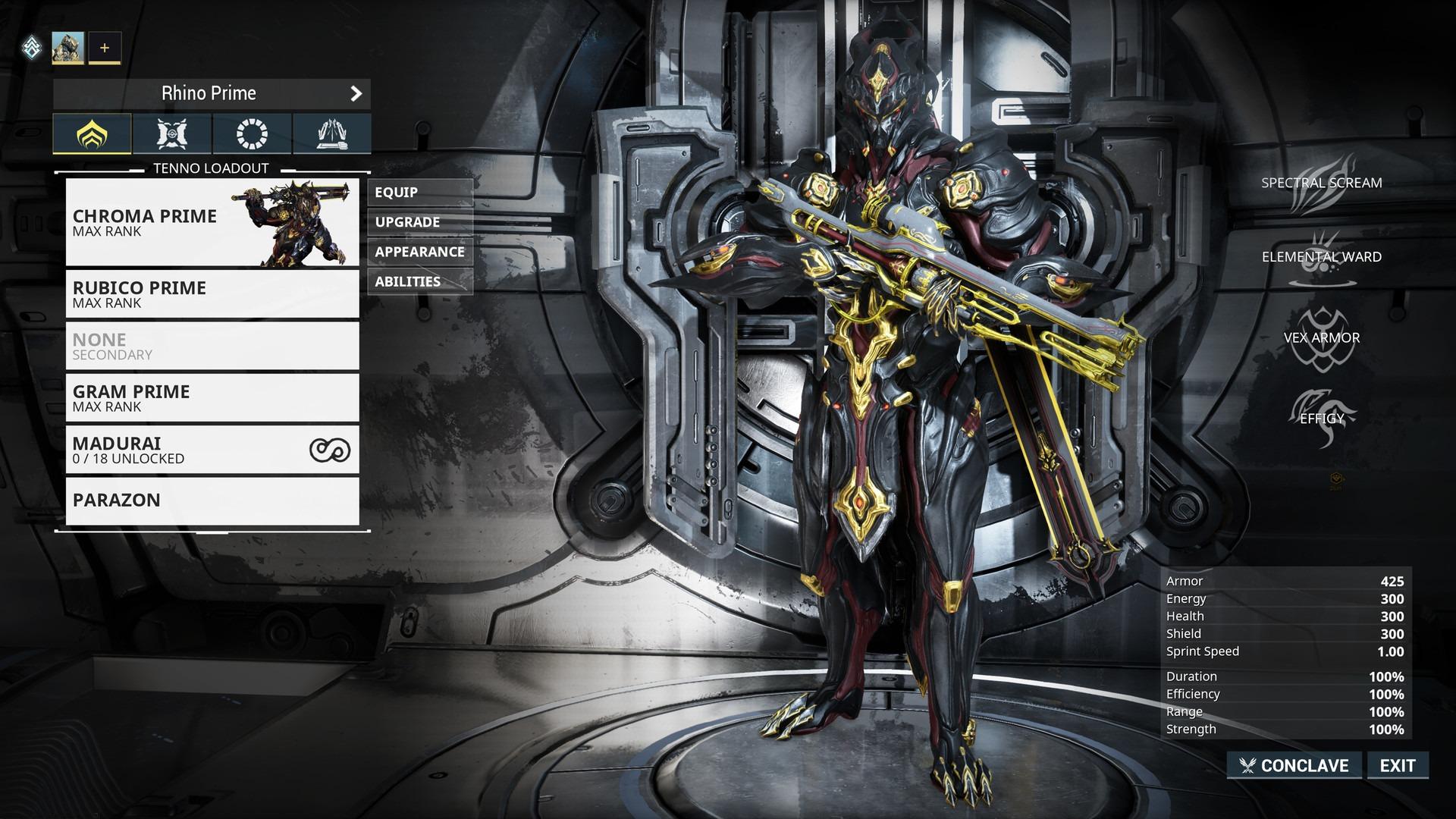
Task: Click the plus button to add a loadout
Action: click(104, 47)
